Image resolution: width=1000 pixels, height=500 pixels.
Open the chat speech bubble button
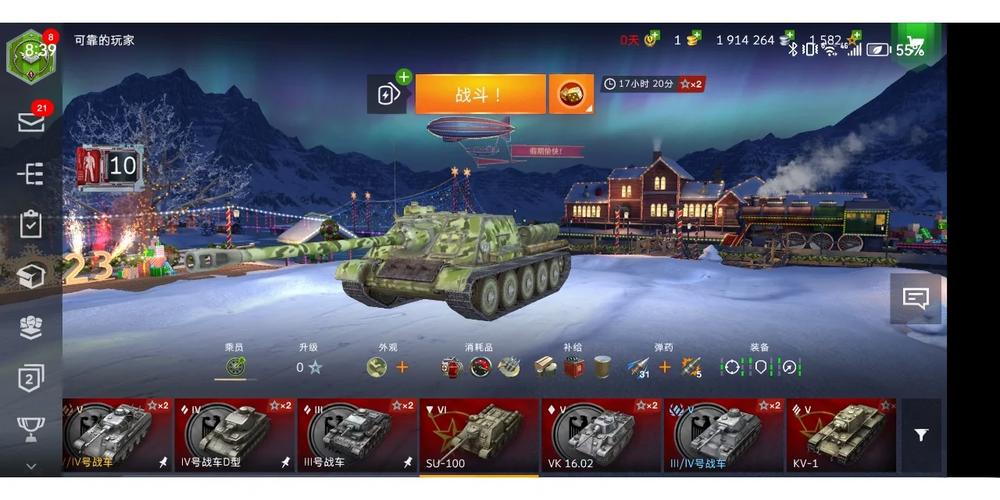pos(915,298)
